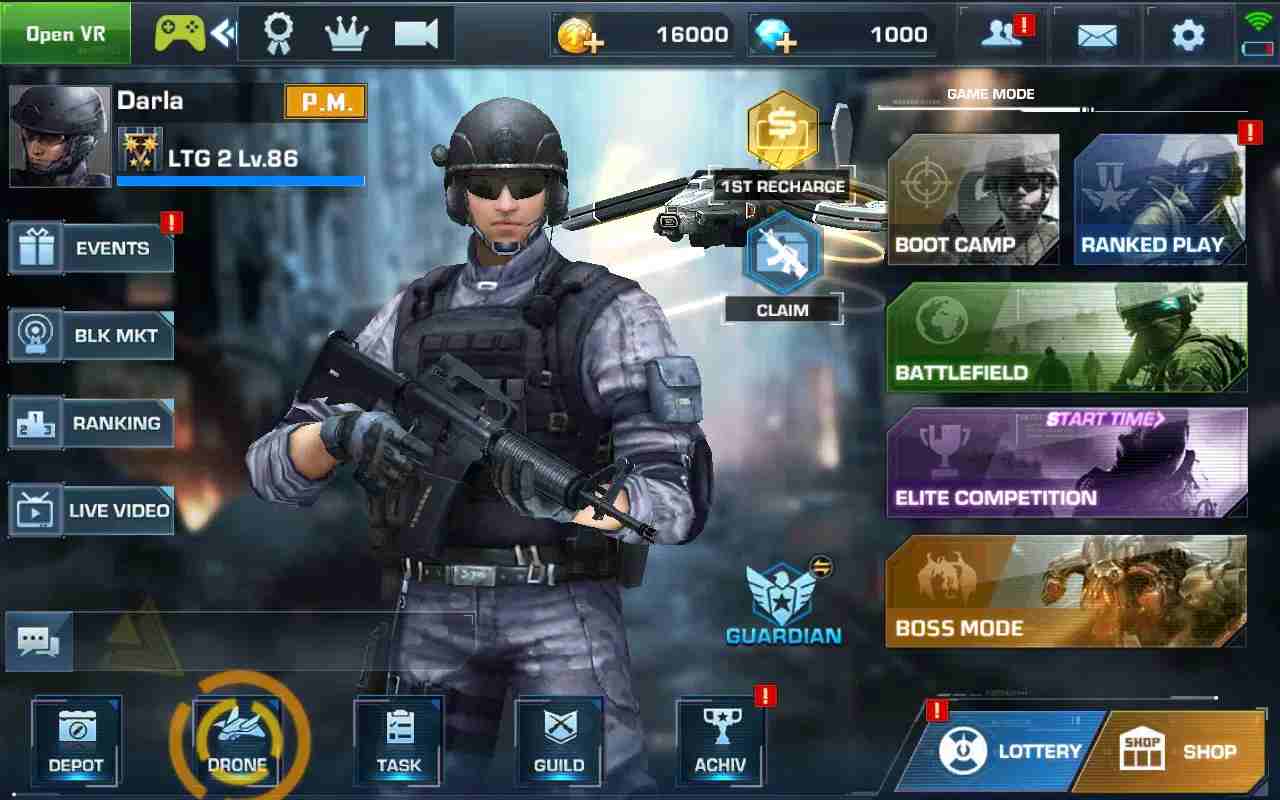Open the Drone upgrade icon
Screen dimensions: 1280x800
coord(237,740)
